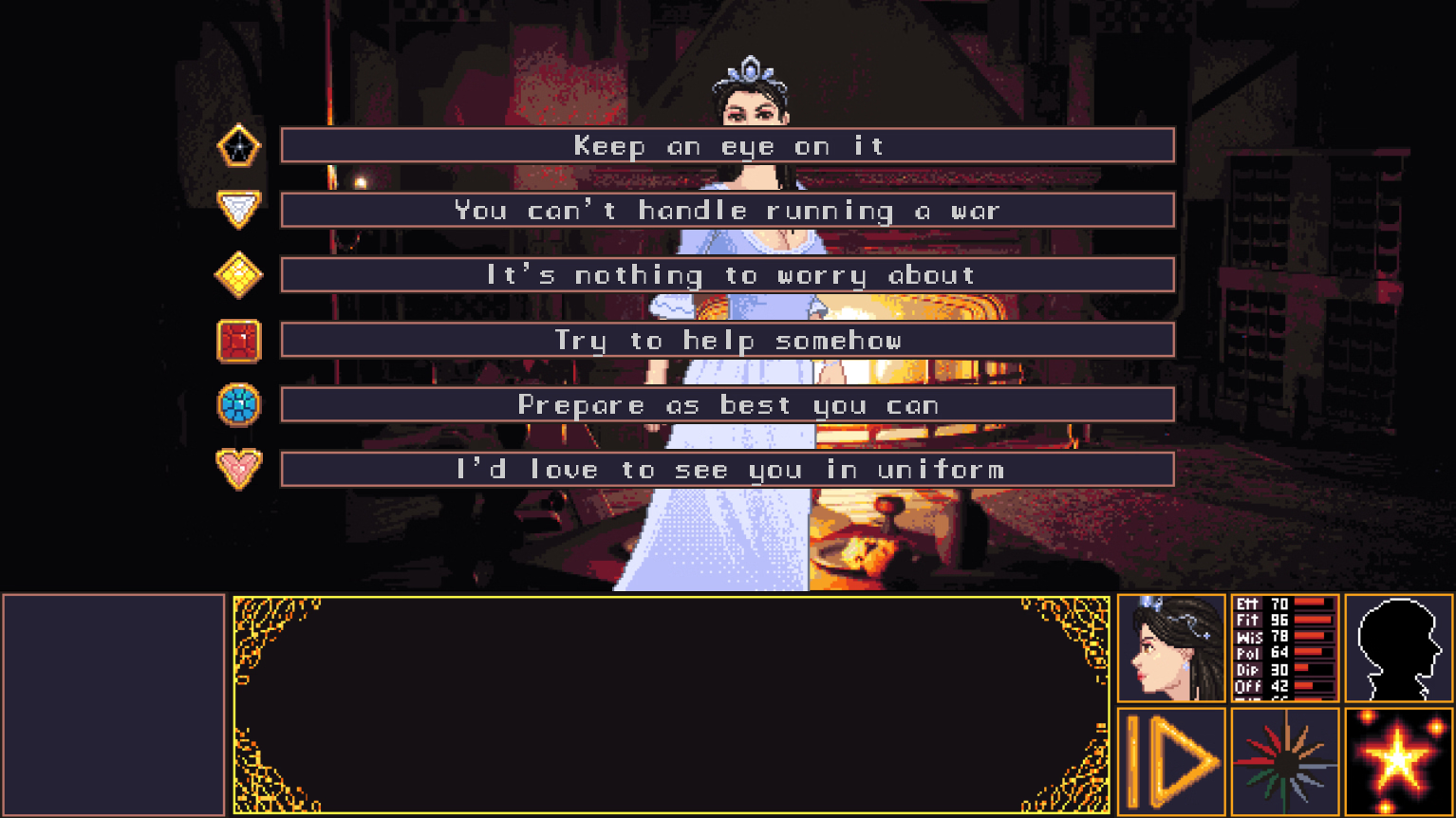Click the red square ruby icon

(x=238, y=341)
